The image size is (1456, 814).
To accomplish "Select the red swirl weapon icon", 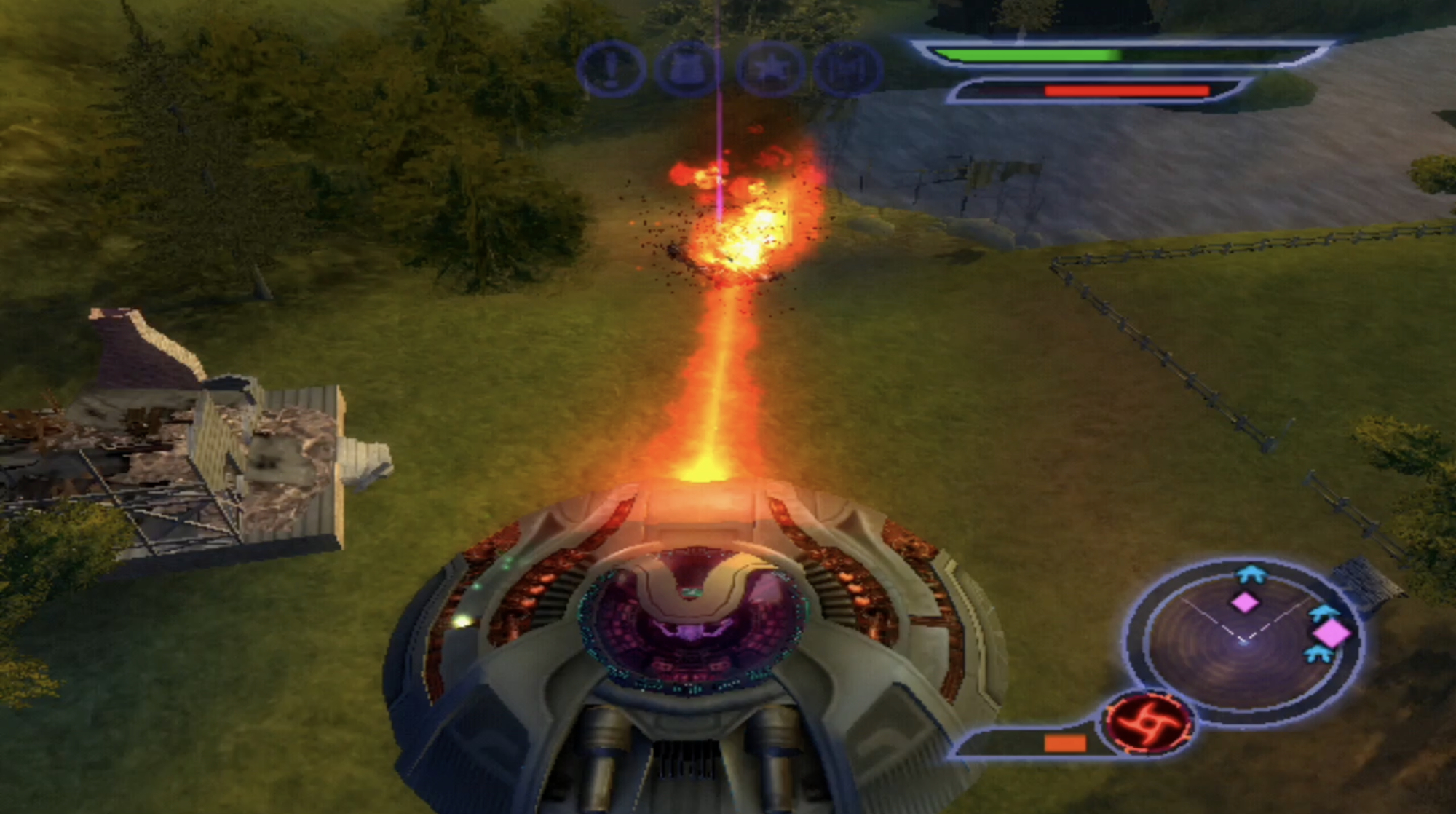I will tap(1148, 722).
